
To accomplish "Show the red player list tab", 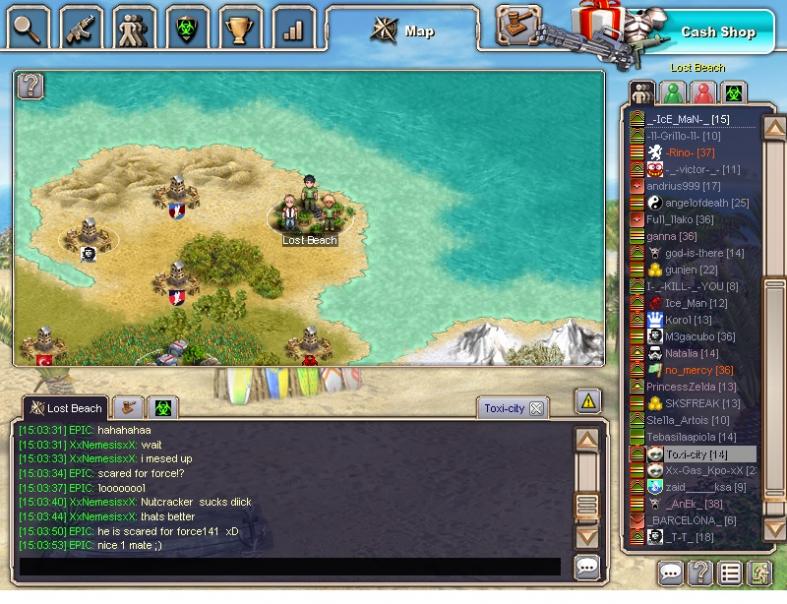I will [x=703, y=93].
